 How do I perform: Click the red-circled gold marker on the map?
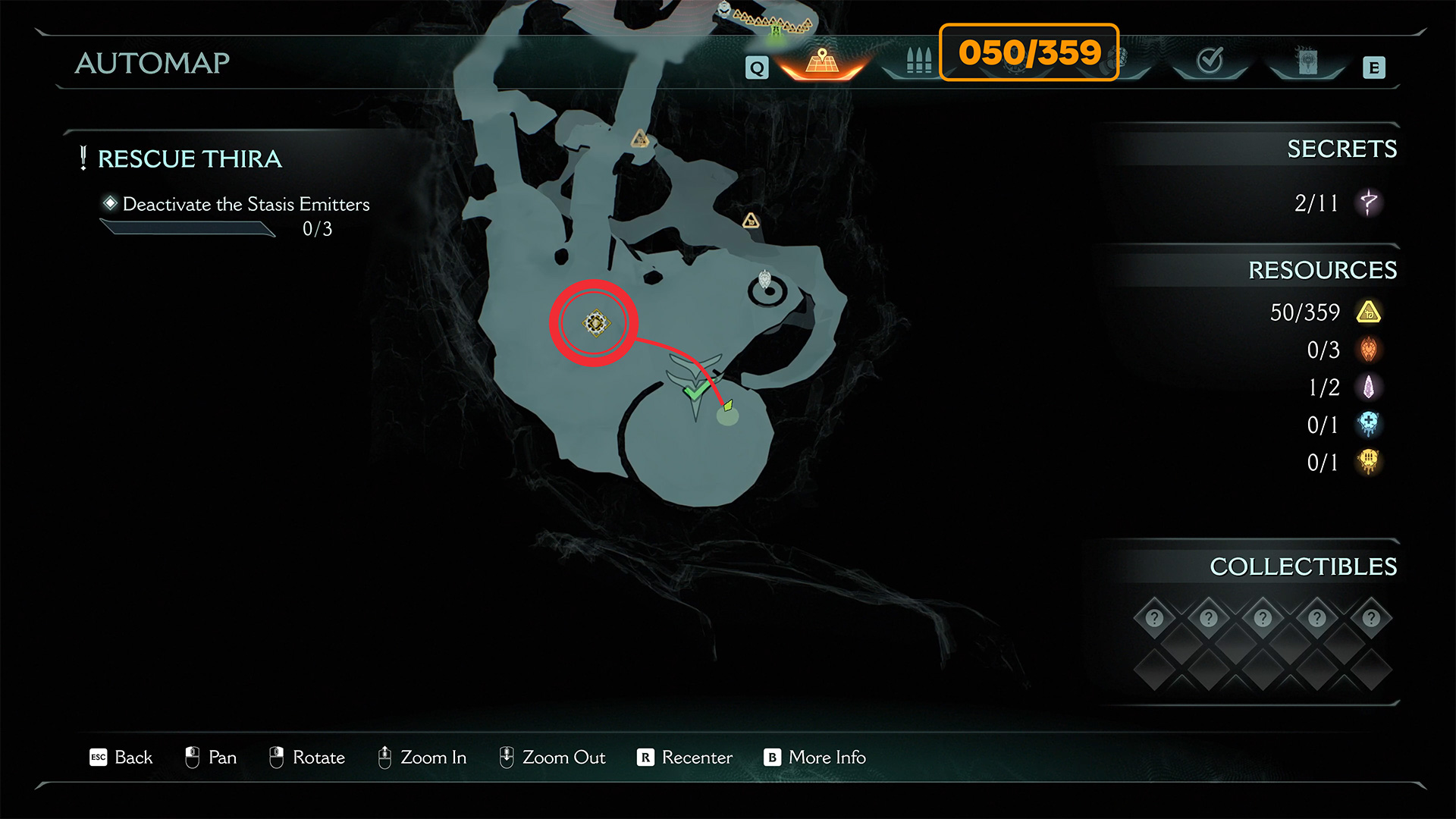595,324
